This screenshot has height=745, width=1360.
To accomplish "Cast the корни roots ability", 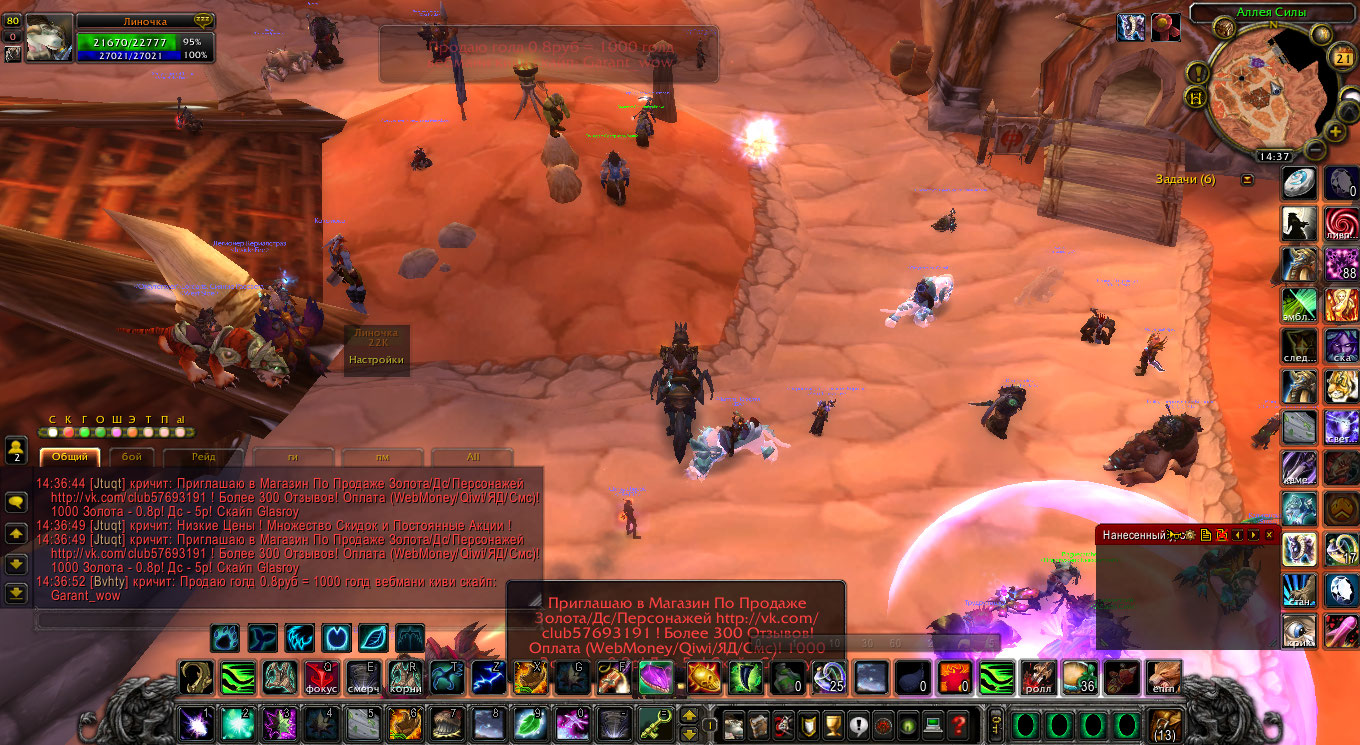I will pos(403,677).
